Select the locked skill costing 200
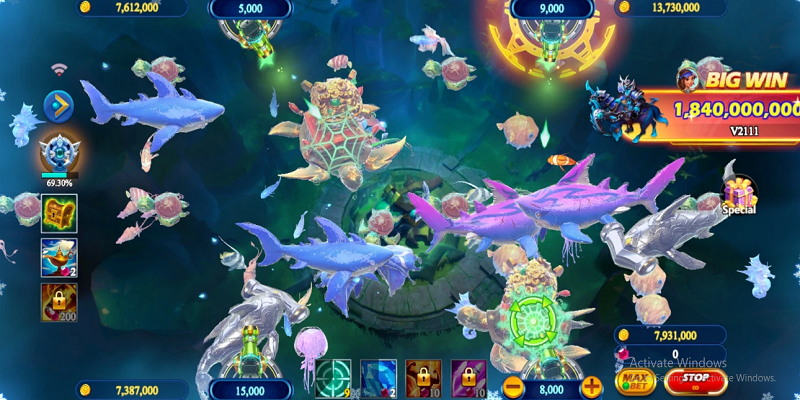Image resolution: width=800 pixels, height=400 pixels. tap(59, 301)
